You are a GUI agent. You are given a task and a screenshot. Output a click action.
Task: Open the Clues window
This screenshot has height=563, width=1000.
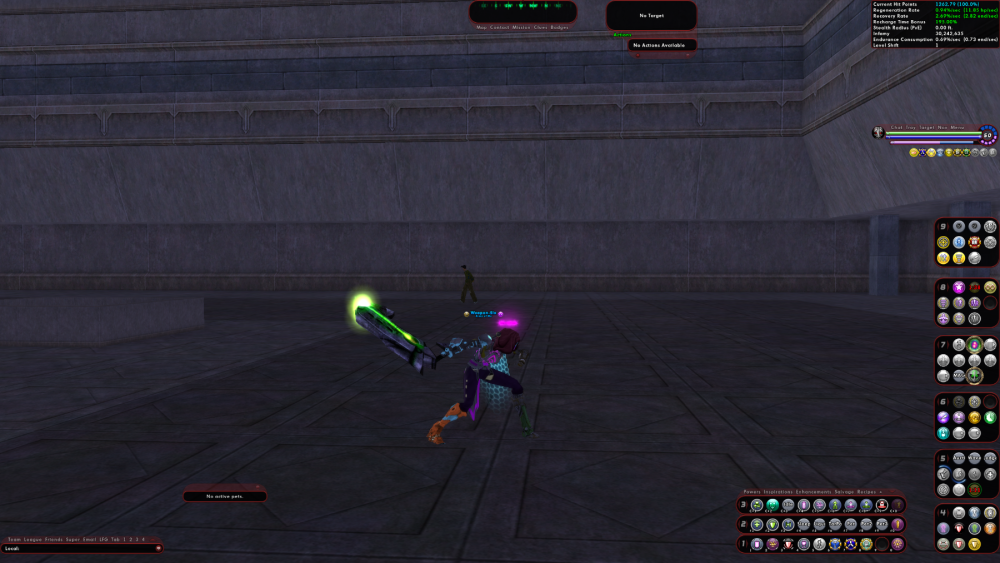540,27
